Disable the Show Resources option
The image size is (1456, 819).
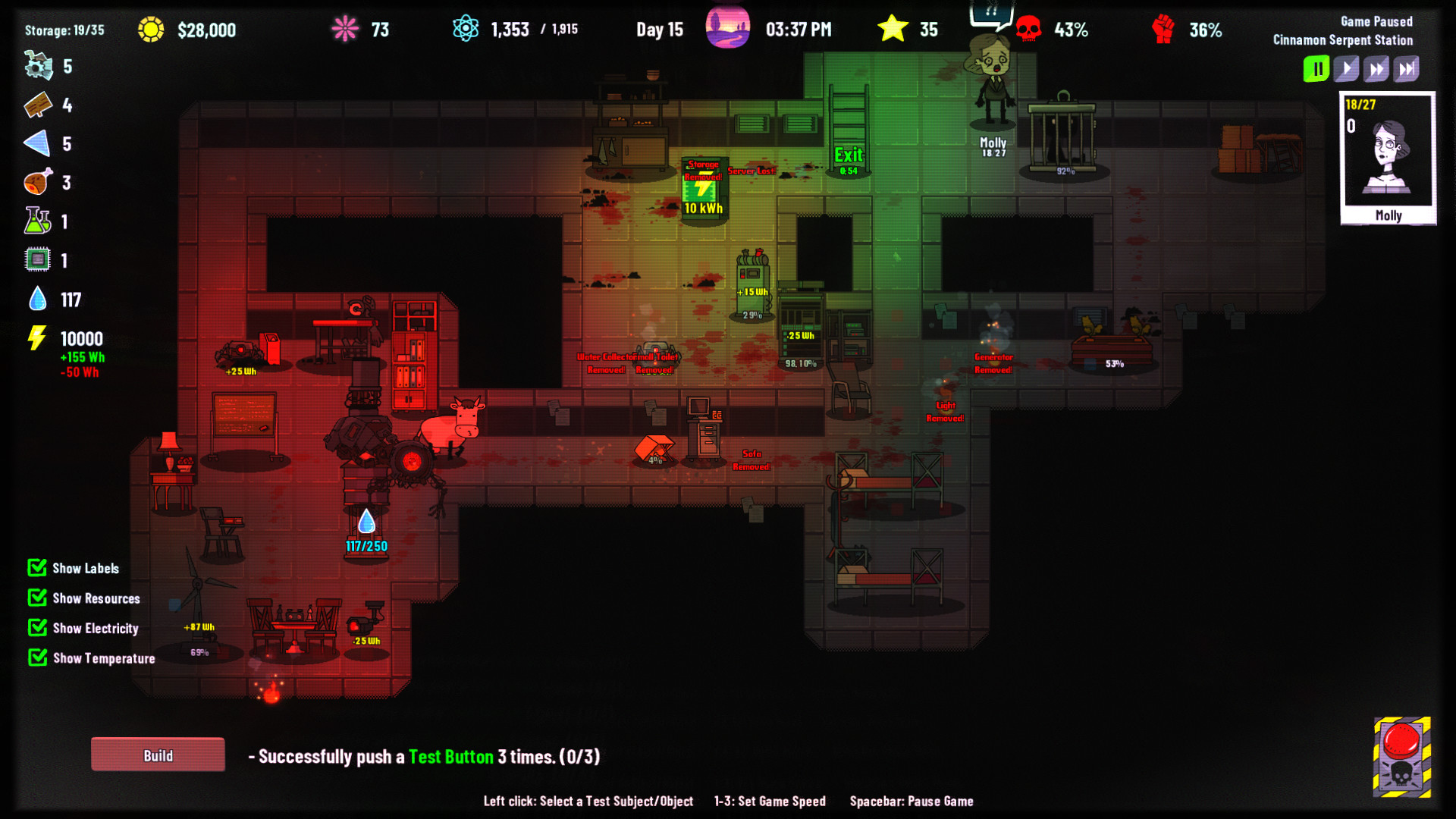(x=36, y=598)
